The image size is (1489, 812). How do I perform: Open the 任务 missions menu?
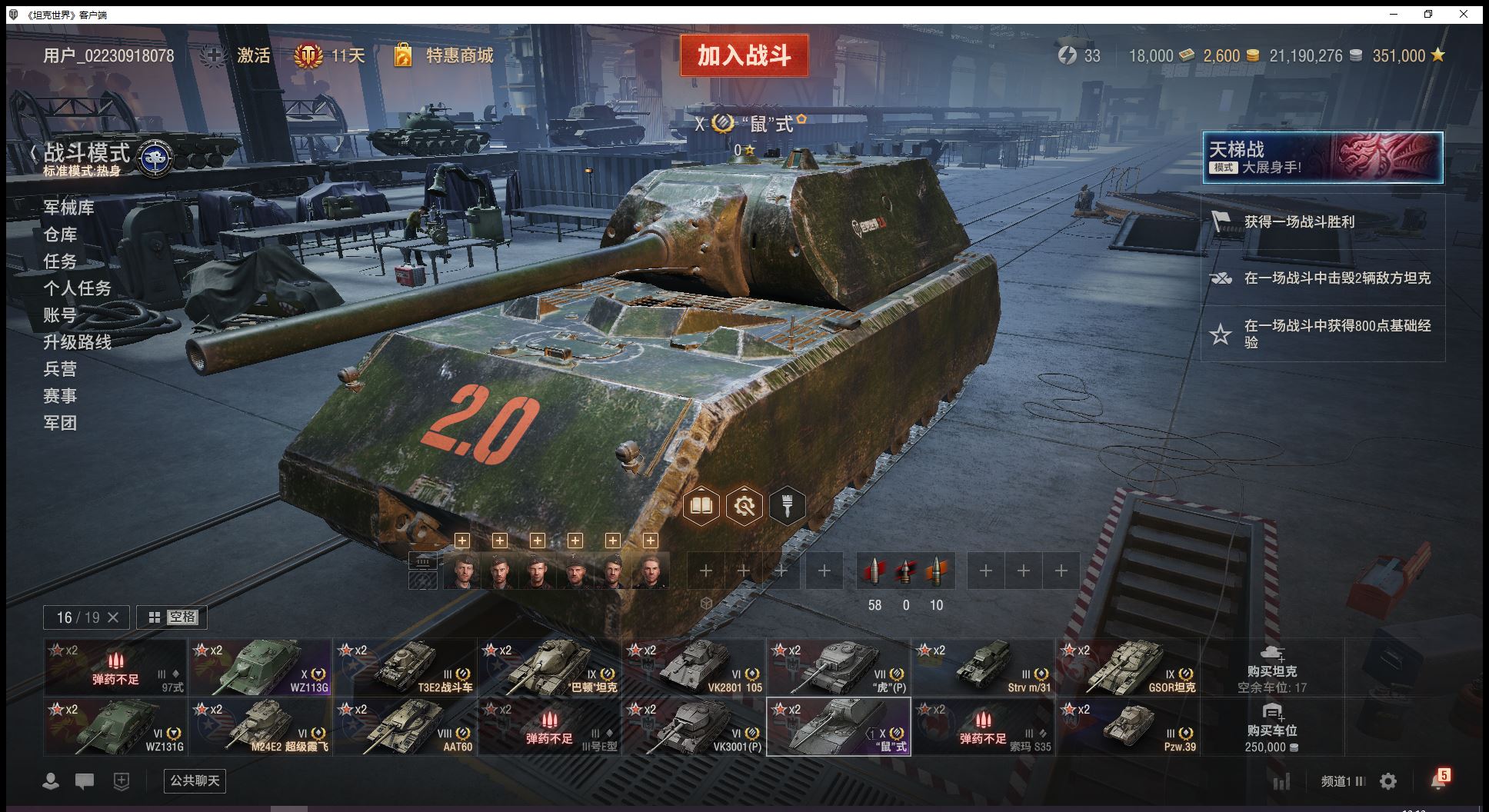[x=60, y=261]
